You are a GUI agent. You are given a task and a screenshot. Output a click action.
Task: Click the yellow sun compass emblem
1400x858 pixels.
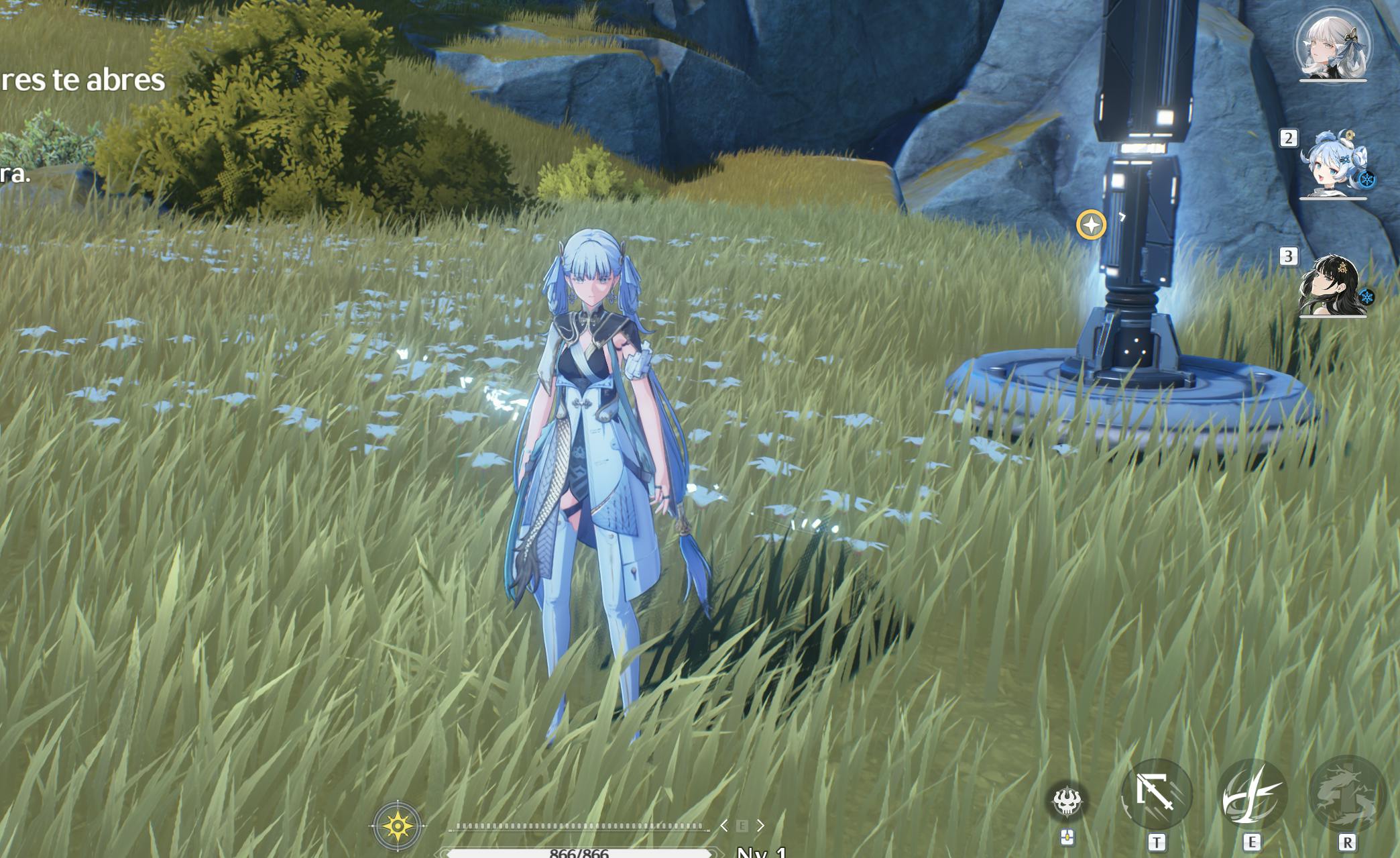(397, 825)
